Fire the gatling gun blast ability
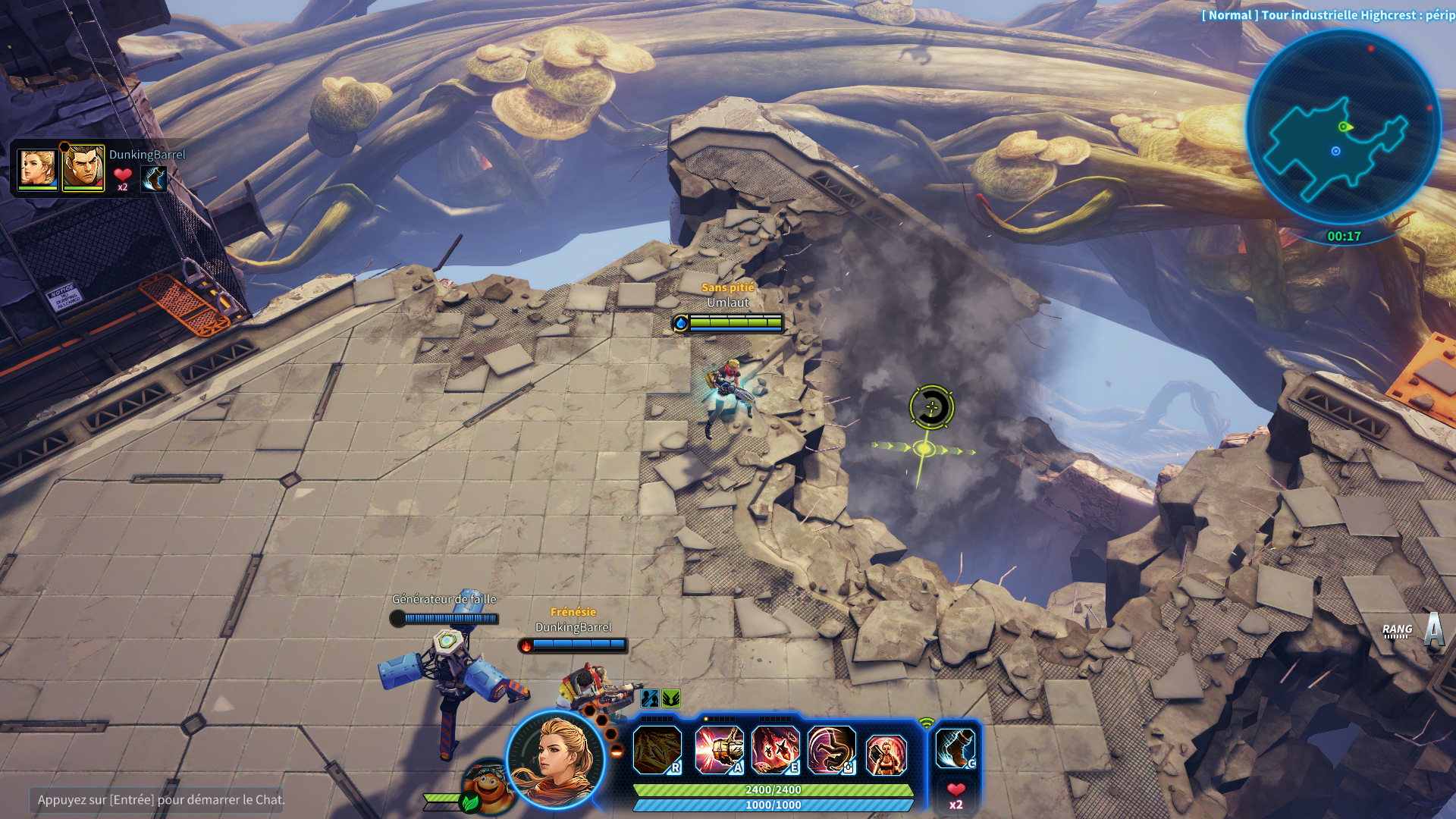 click(717, 750)
